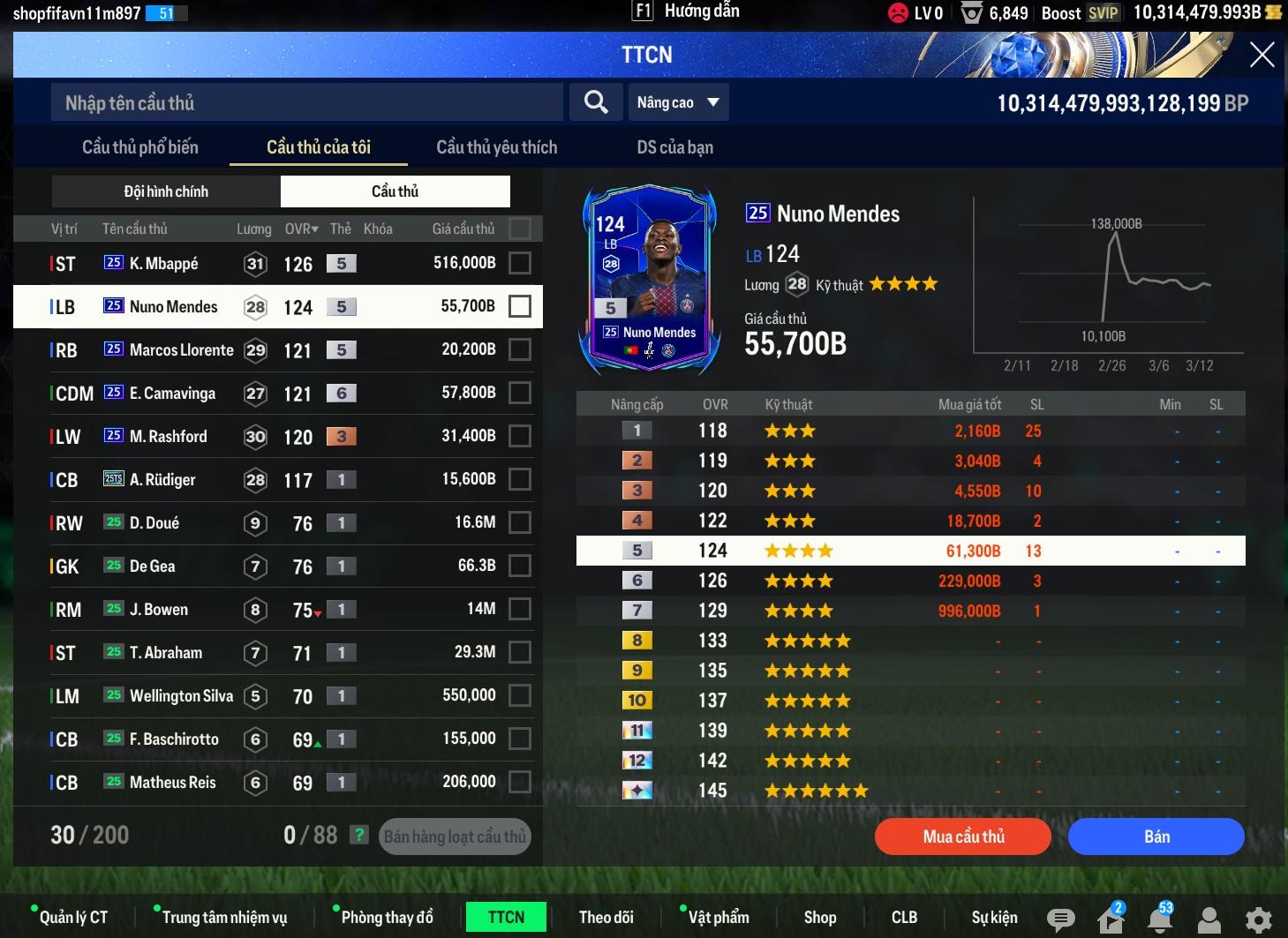Open the Shop from the bottom bar

click(819, 918)
